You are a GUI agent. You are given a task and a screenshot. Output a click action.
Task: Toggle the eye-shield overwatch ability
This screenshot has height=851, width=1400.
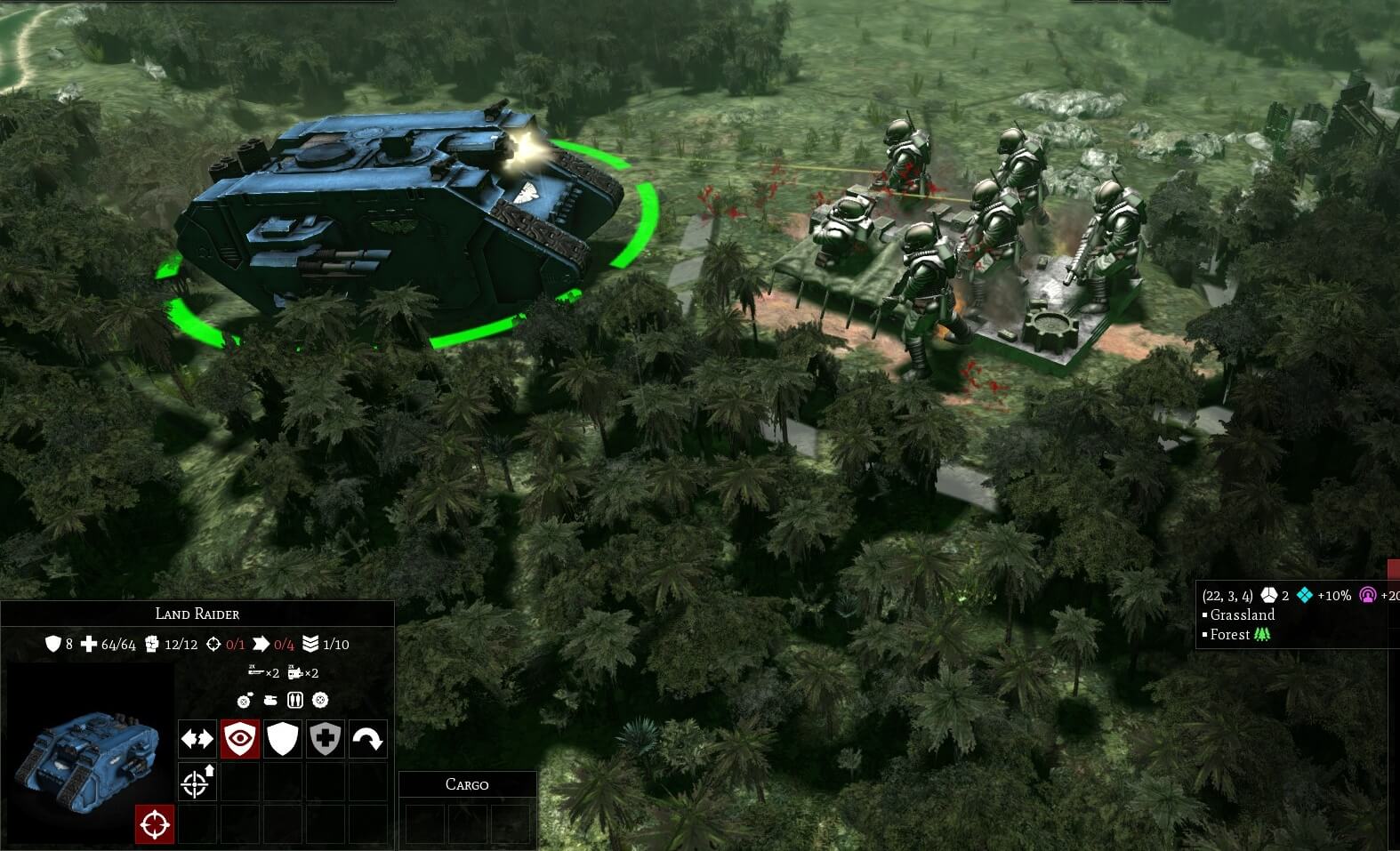[x=240, y=739]
